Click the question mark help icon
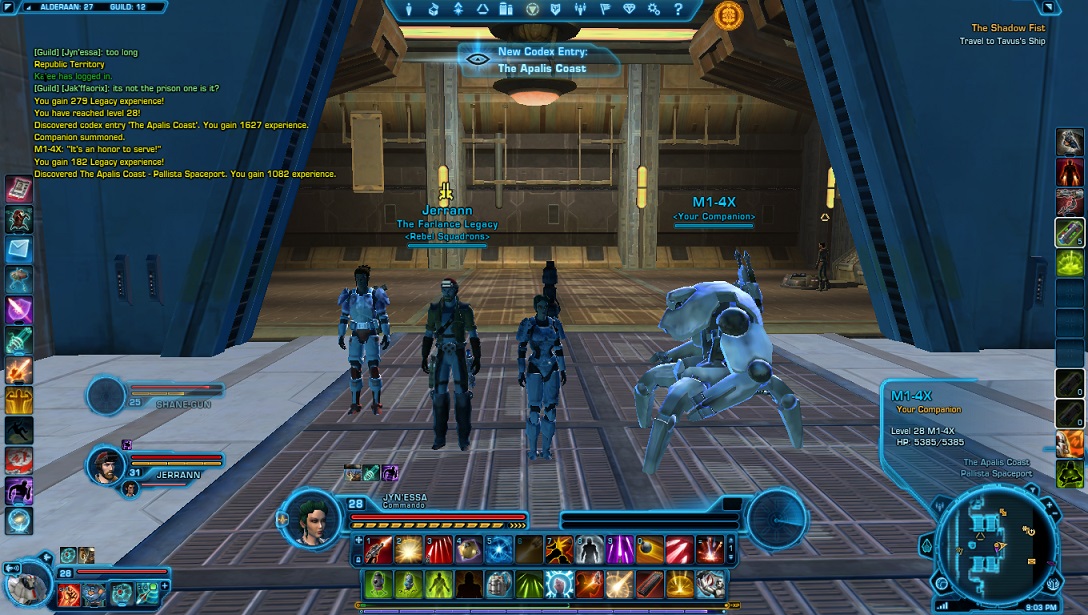1088x615 pixels. click(678, 10)
